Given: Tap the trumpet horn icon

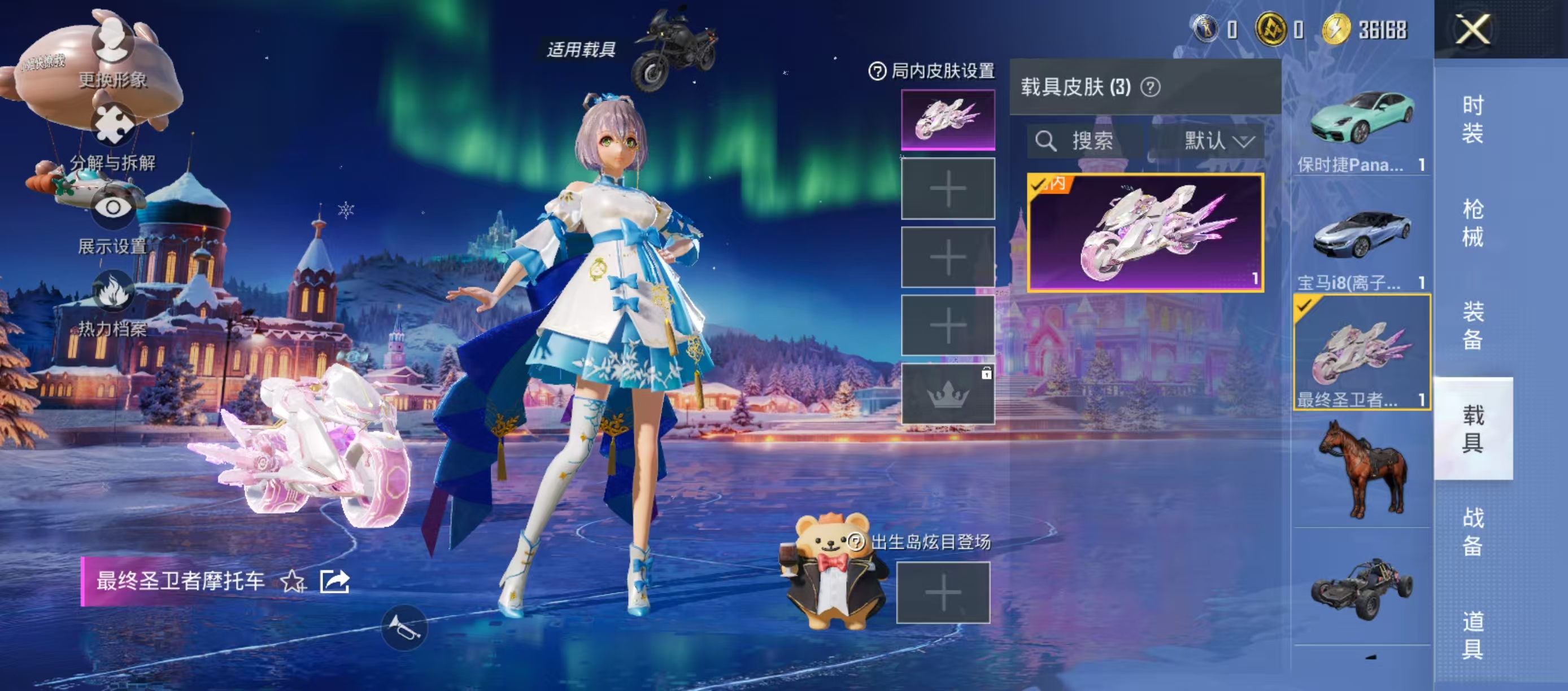Looking at the screenshot, I should click(x=404, y=628).
